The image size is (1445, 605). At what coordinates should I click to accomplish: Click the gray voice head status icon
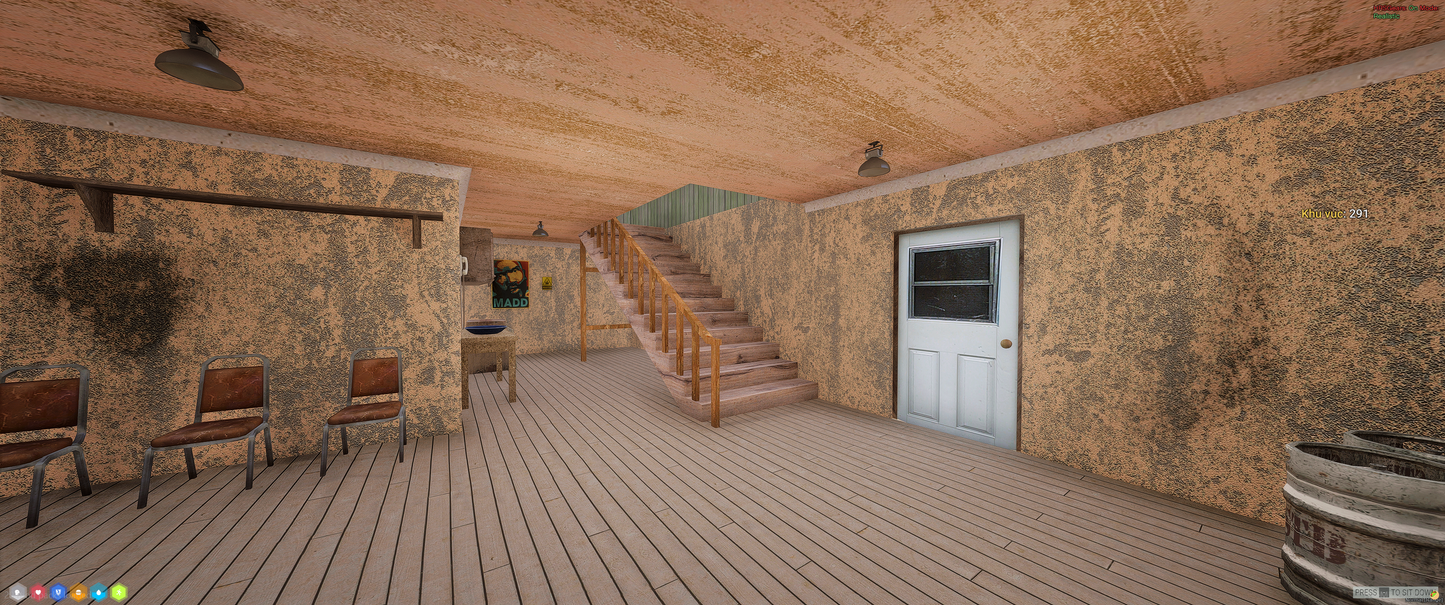coord(18,592)
